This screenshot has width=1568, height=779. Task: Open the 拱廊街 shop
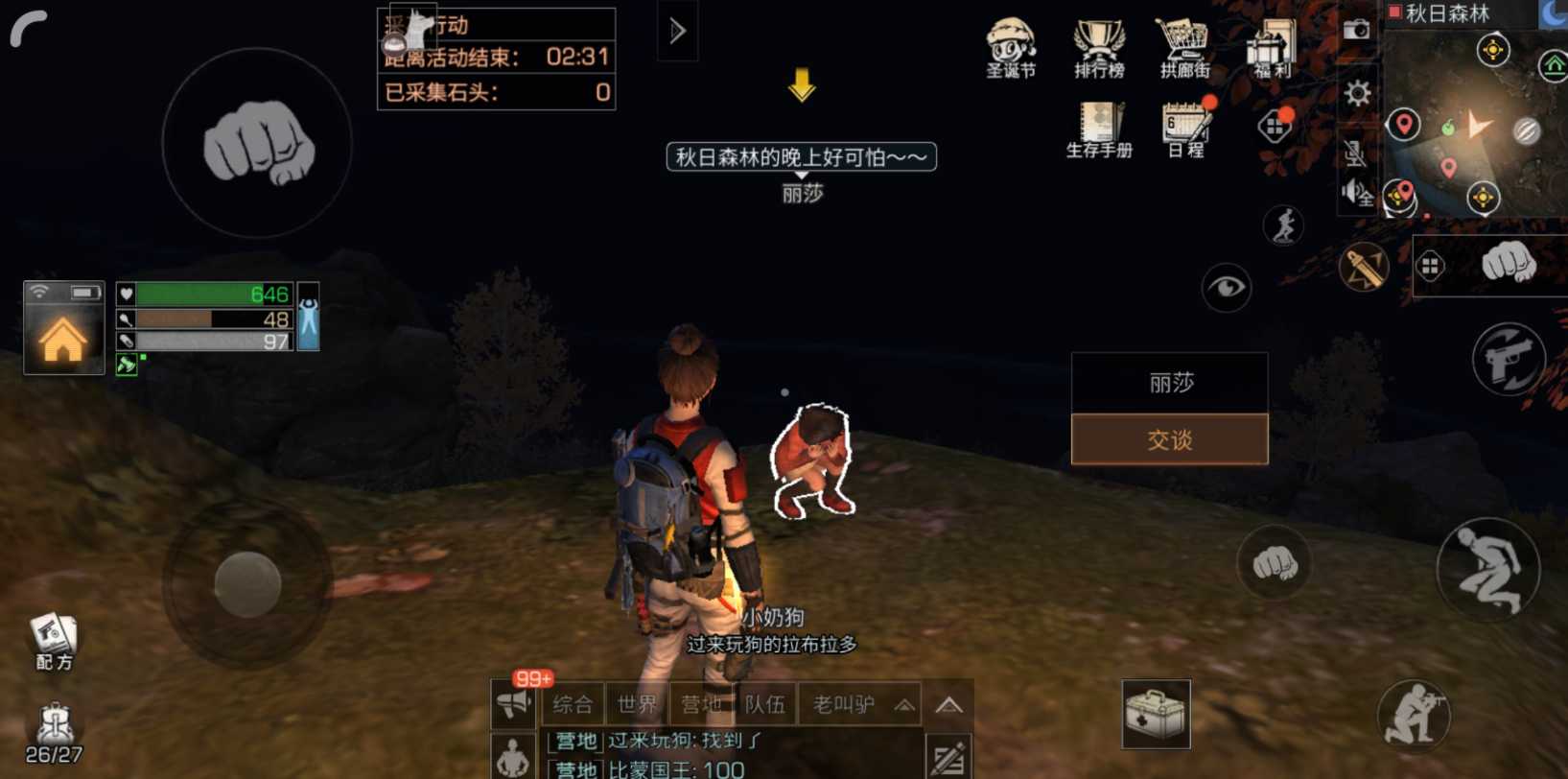[x=1184, y=46]
